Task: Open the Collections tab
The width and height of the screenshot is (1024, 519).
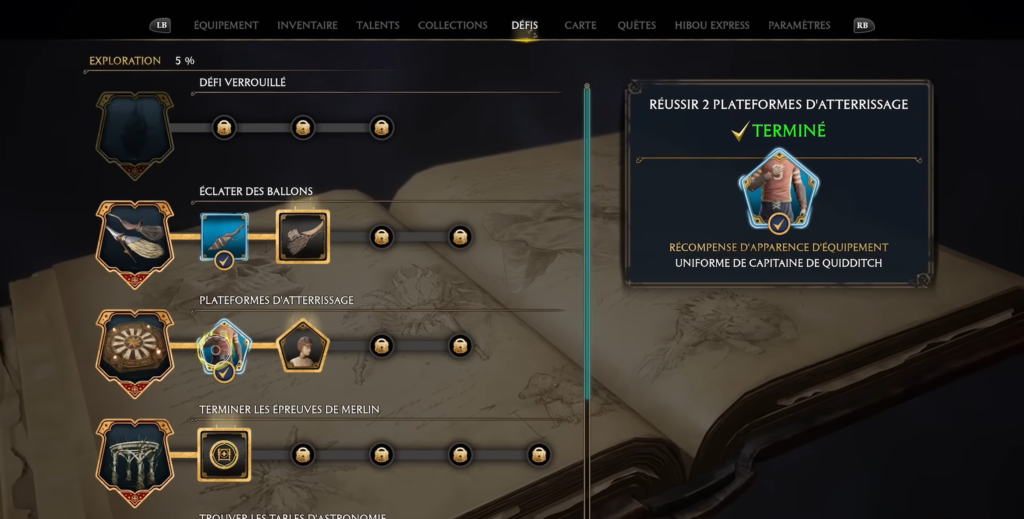Action: [452, 25]
